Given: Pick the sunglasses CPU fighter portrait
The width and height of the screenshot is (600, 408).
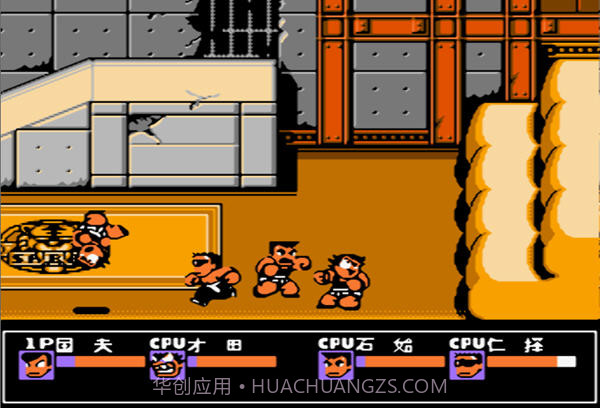Looking at the screenshot, I should pyautogui.click(x=467, y=365).
